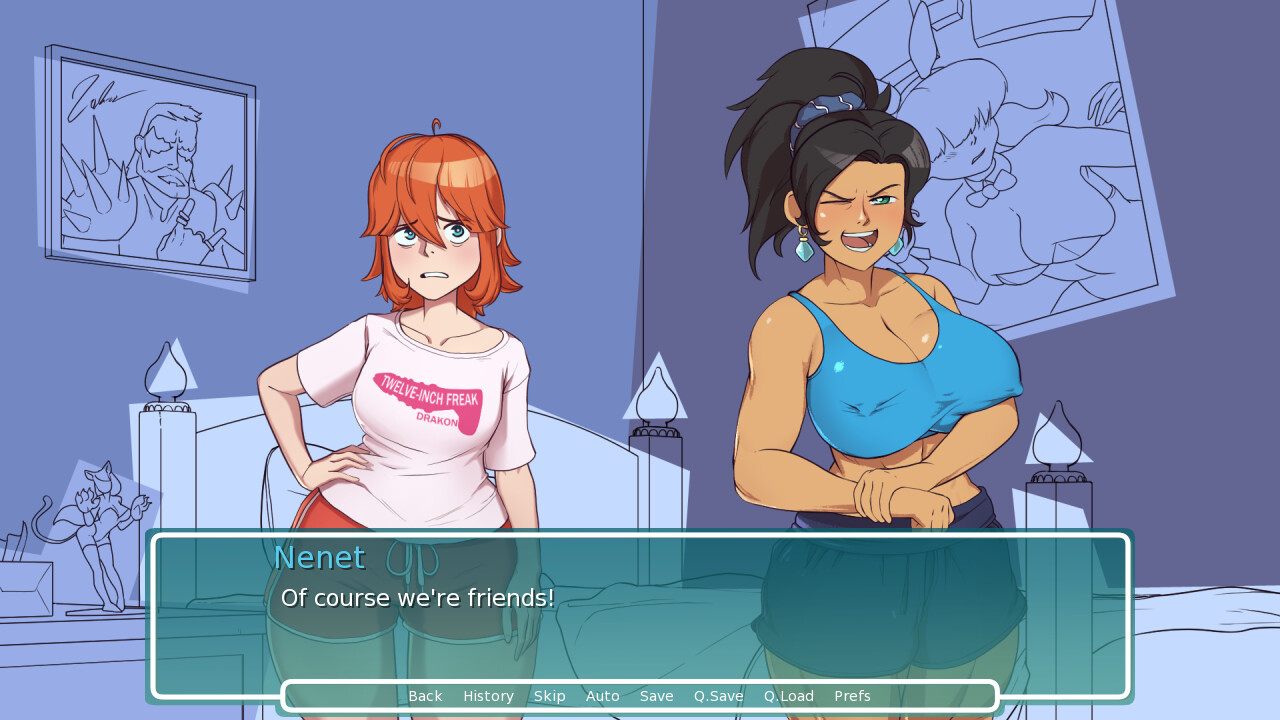Perform a Q.Save quick save
This screenshot has width=1280, height=720.
point(717,696)
